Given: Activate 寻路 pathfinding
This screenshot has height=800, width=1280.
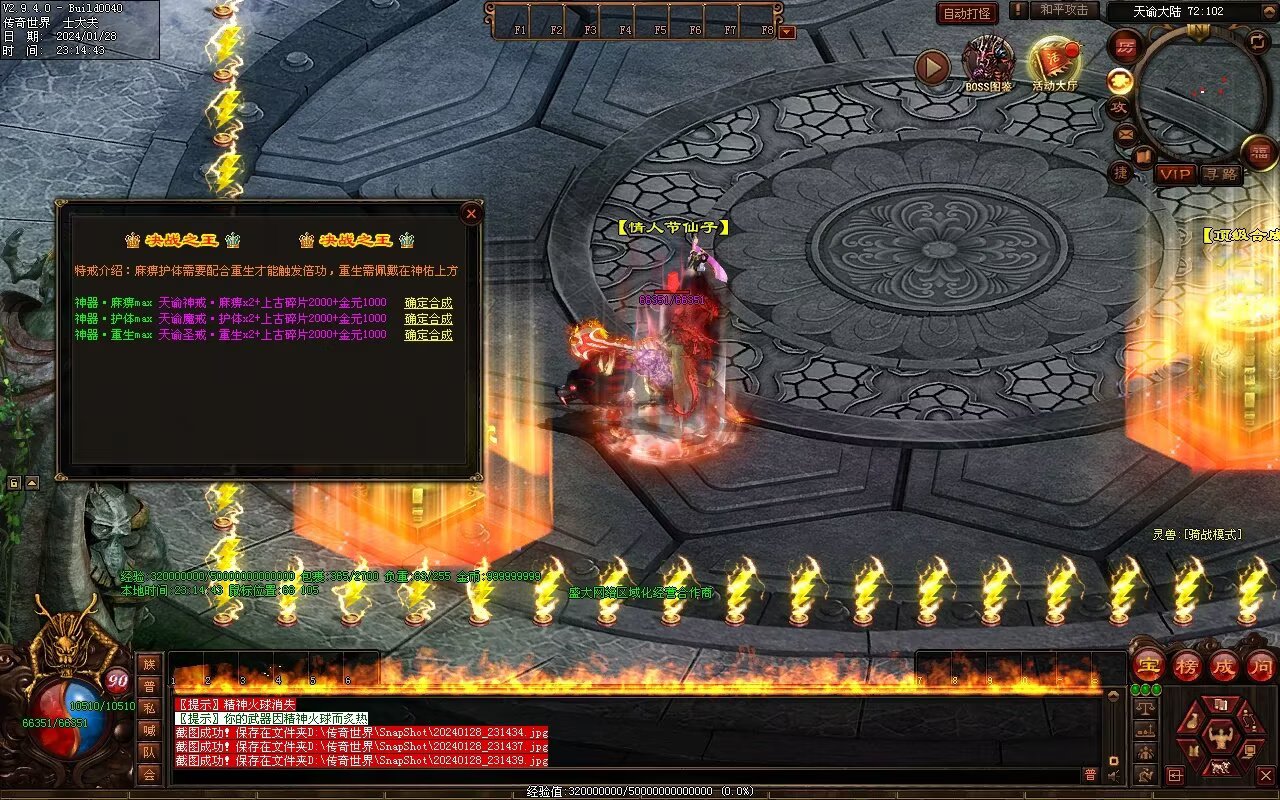Looking at the screenshot, I should [1220, 174].
